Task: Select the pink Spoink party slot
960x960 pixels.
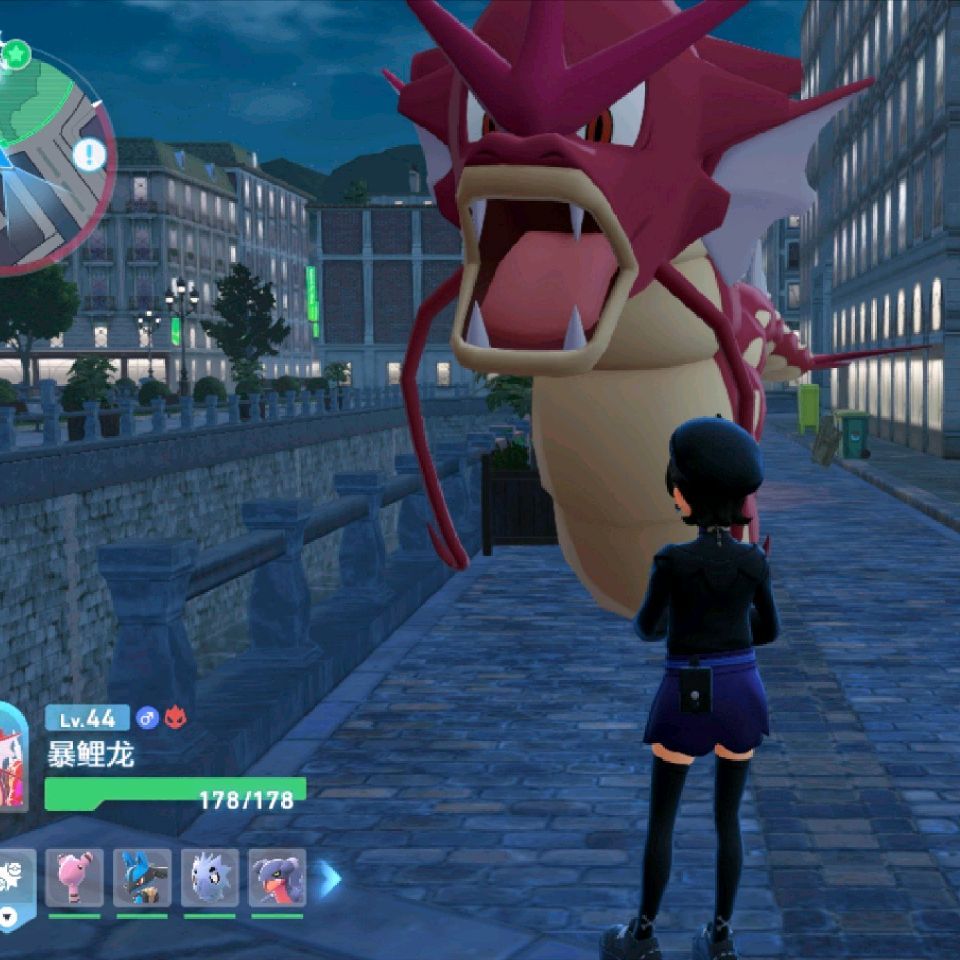Action: 74,878
